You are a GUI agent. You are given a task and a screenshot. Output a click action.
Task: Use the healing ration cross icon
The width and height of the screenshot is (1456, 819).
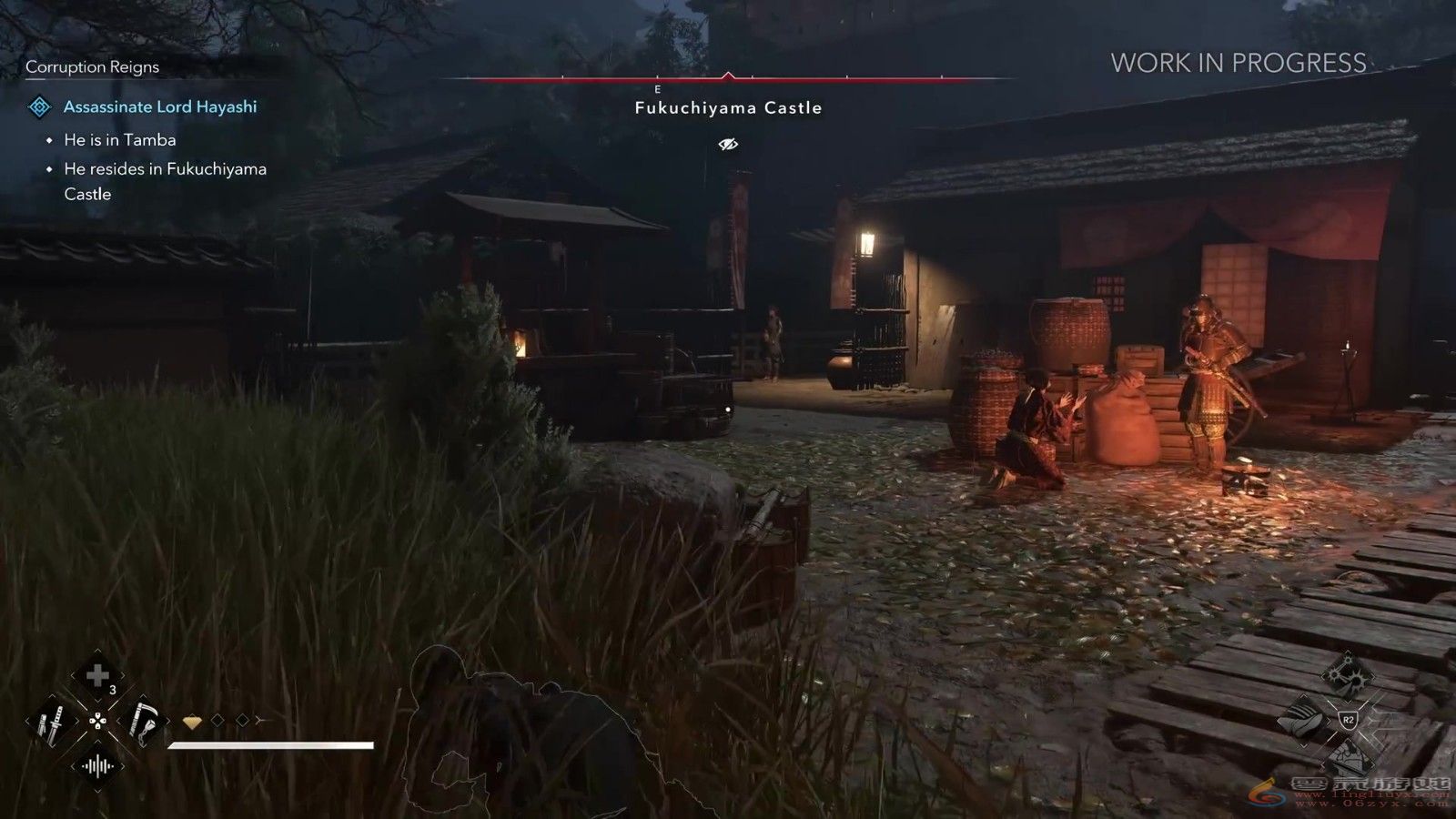coord(96,675)
